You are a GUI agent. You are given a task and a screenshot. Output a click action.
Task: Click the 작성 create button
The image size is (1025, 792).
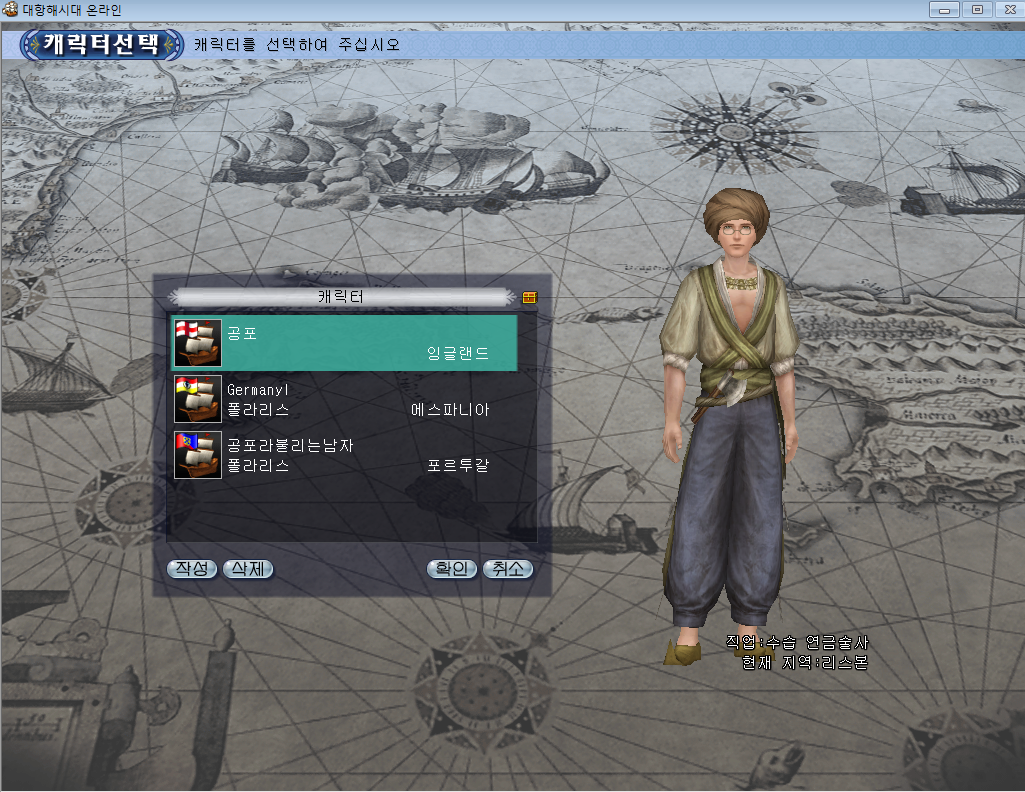pyautogui.click(x=192, y=569)
